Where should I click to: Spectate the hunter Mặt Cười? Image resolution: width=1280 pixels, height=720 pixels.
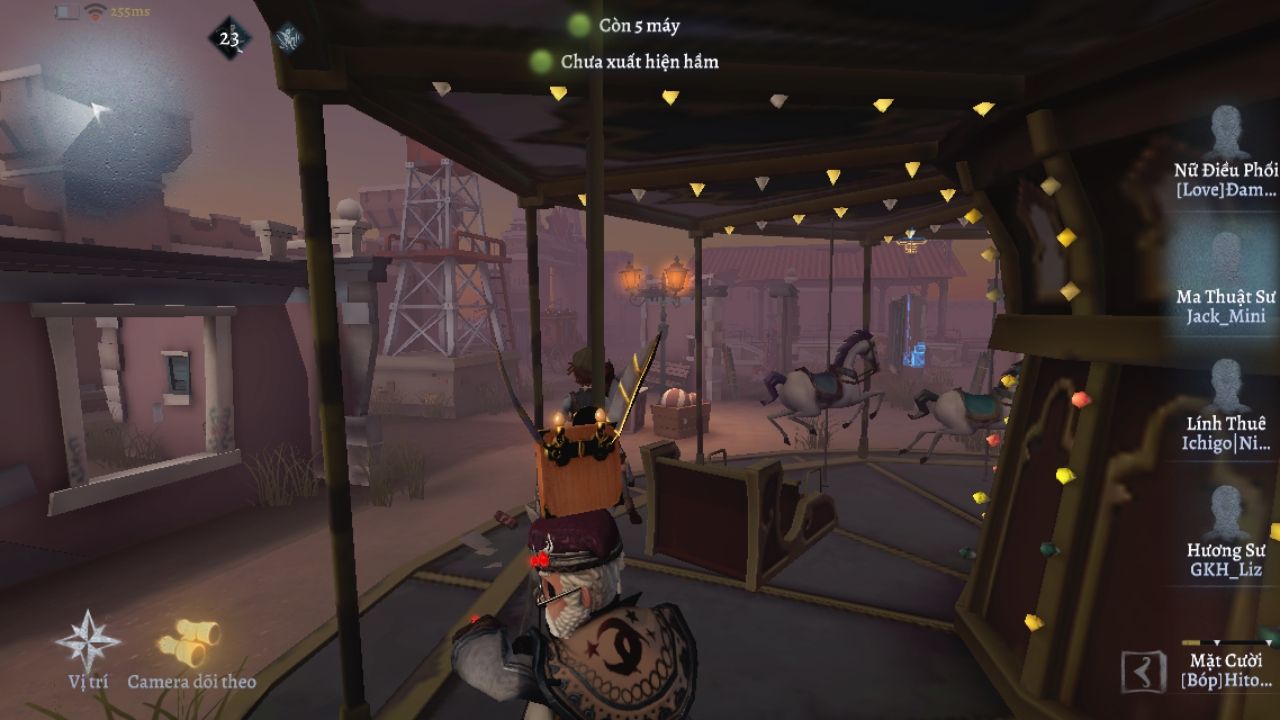tap(1226, 670)
